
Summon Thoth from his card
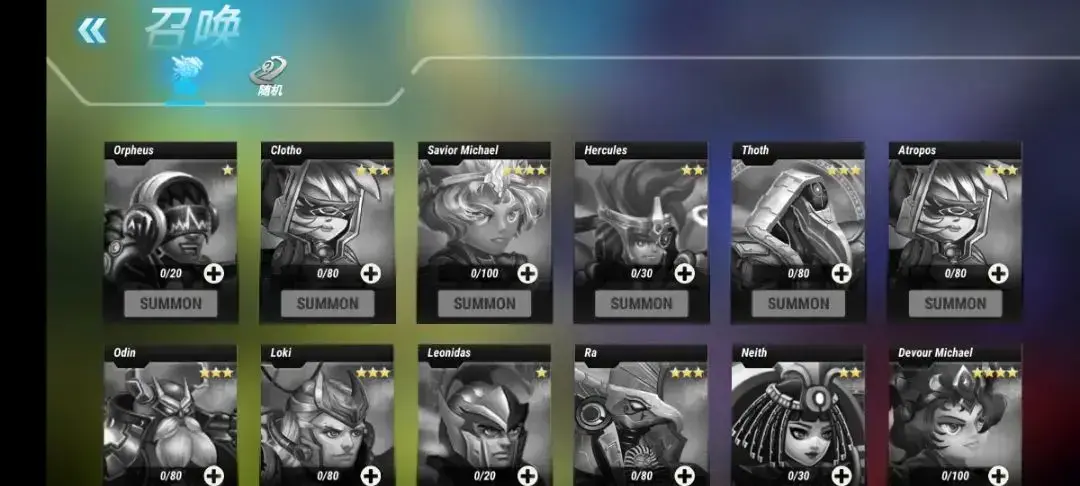point(798,303)
